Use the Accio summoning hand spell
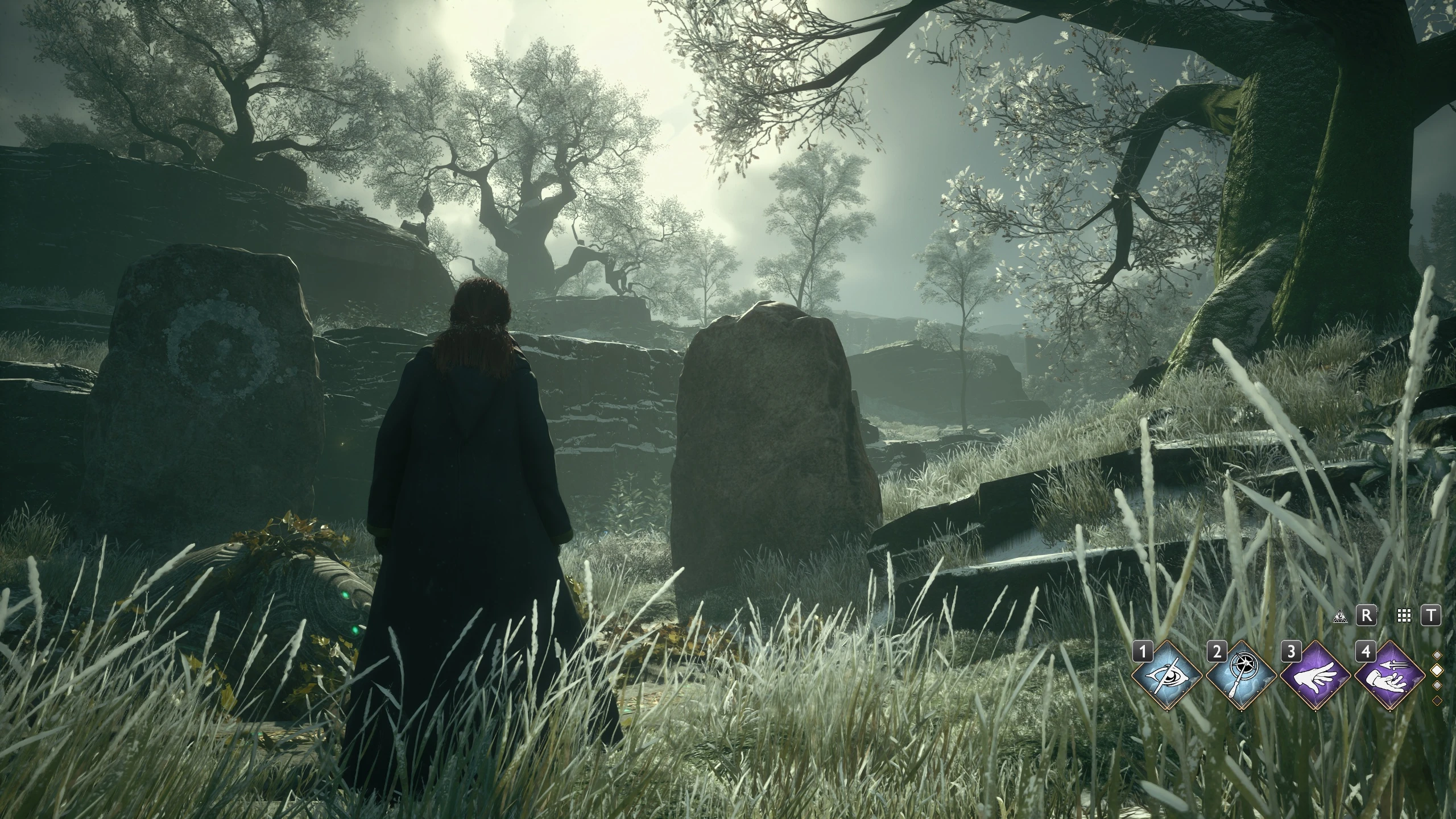1456x819 pixels. tap(1389, 675)
